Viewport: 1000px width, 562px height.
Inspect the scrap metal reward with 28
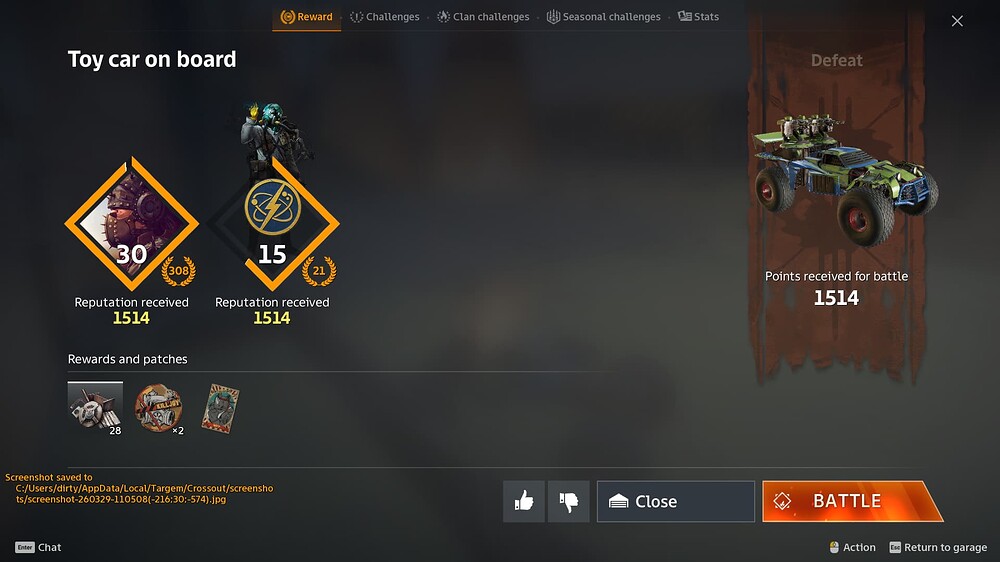pos(95,407)
